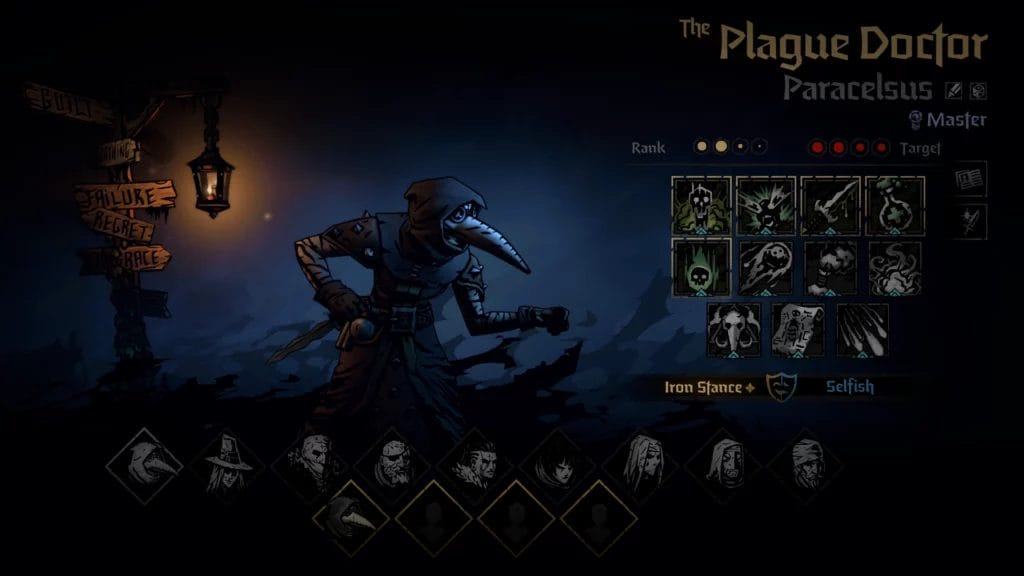Pick the Battlefield Medicine potion flask skill
Viewport: 1024px width, 576px height.
(894, 205)
